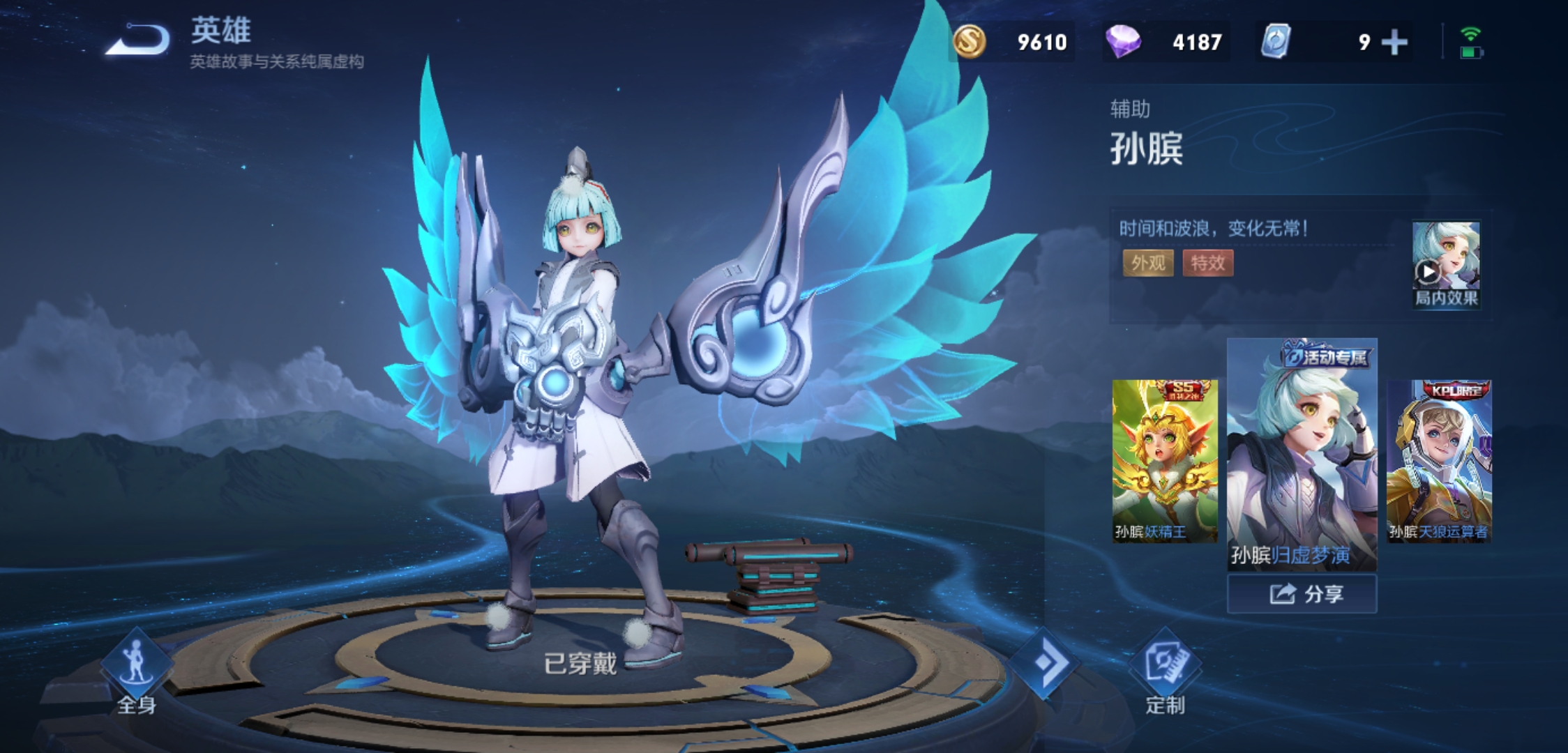Play the 局内效果 in-game effect preview

pos(1445,265)
